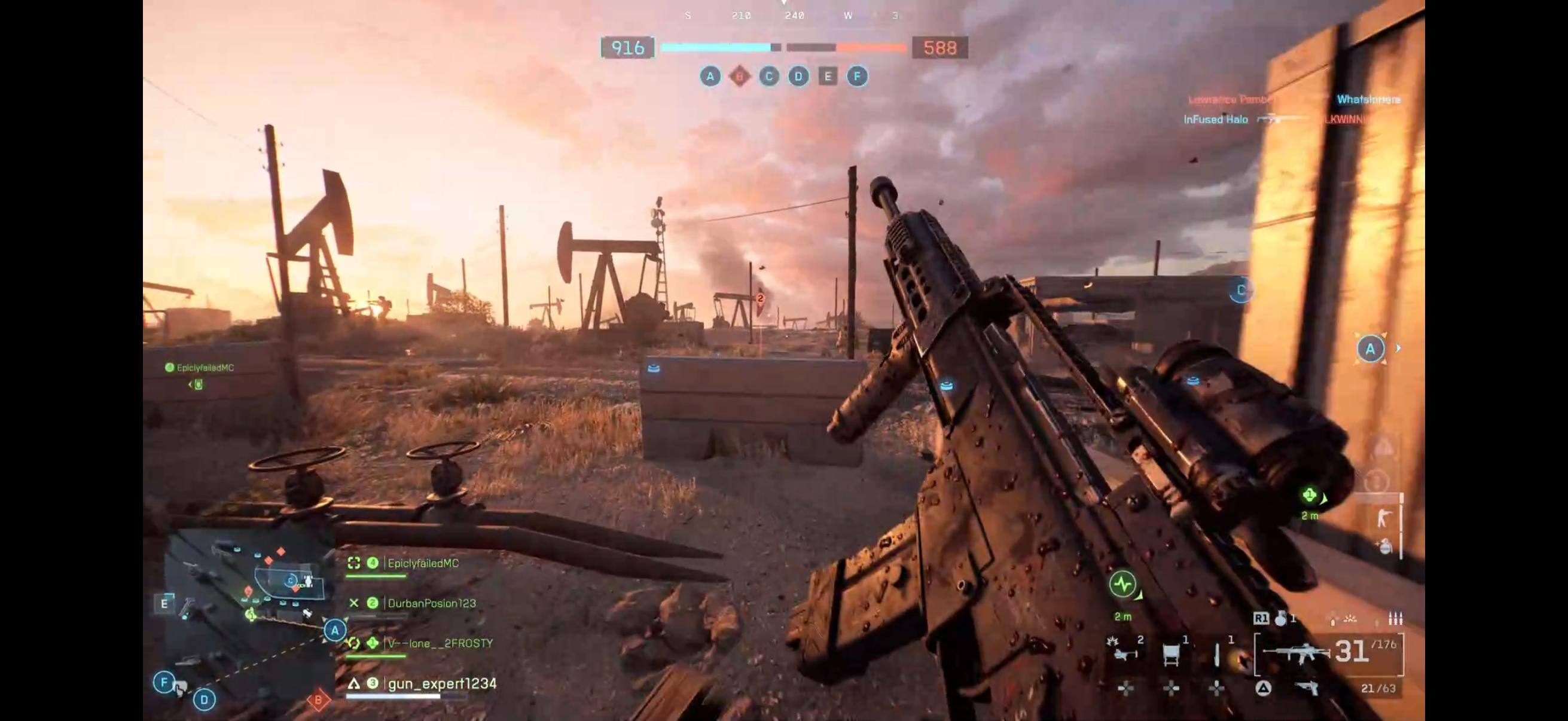The image size is (1568, 721).
Task: Click the F objective marker on the minimap
Action: pos(164,682)
